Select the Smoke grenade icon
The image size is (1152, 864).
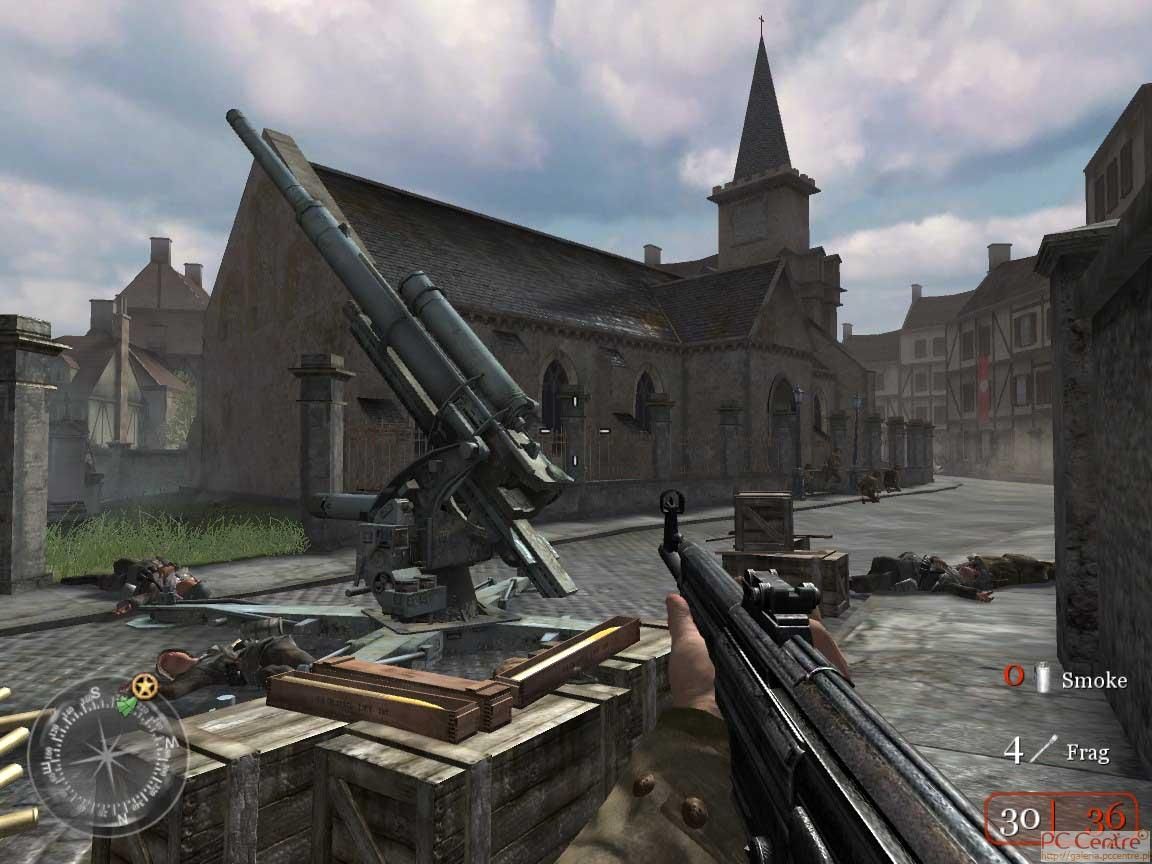[1044, 679]
